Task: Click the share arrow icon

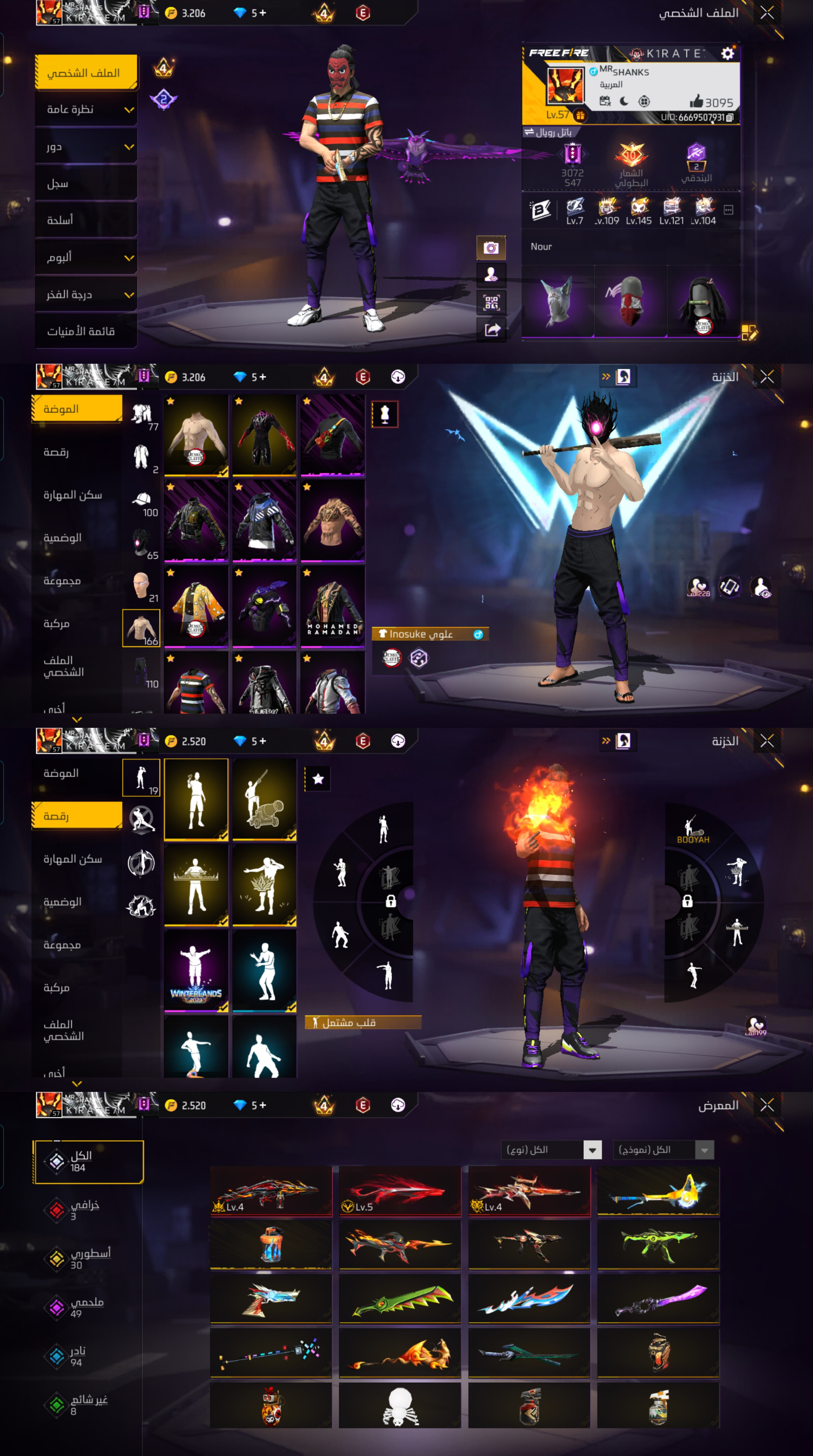Action: [491, 329]
